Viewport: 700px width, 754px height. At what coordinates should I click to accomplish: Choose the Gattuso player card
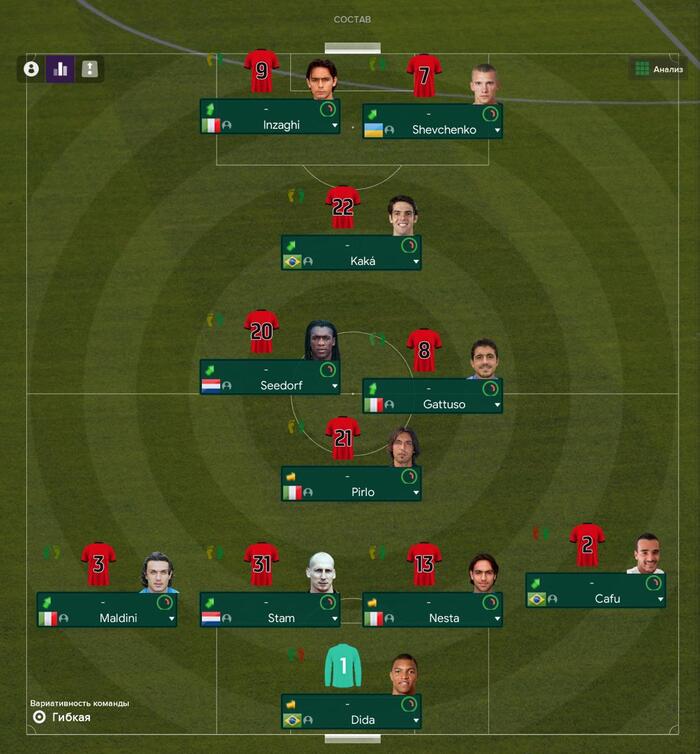432,396
